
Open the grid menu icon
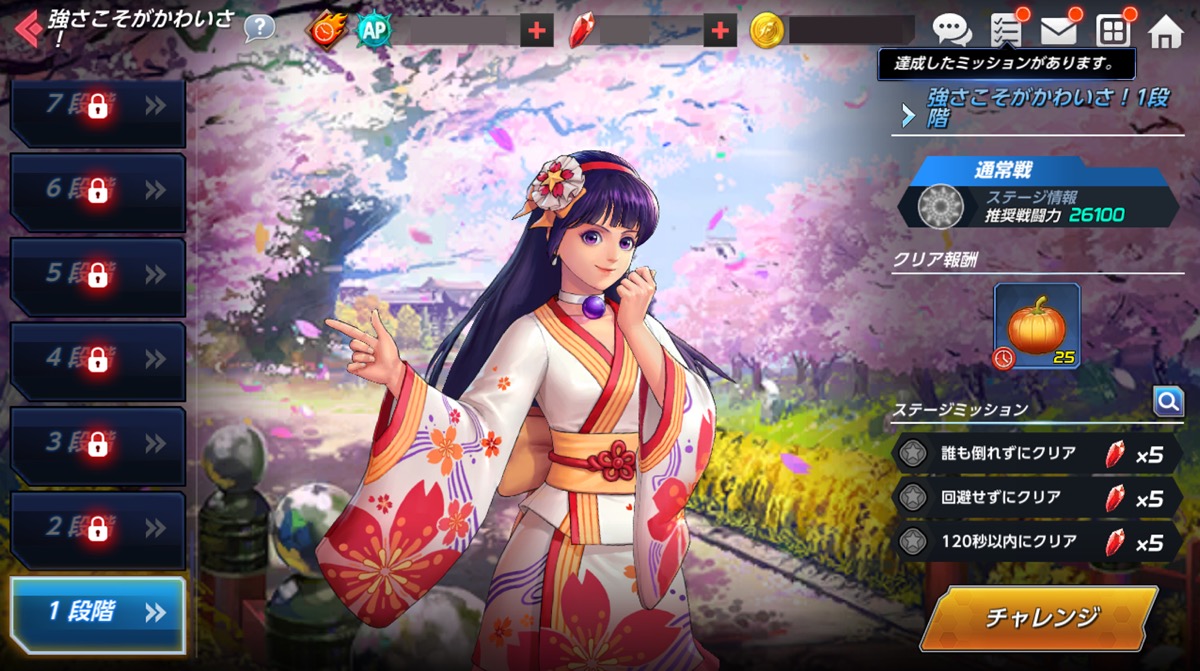coord(1112,32)
